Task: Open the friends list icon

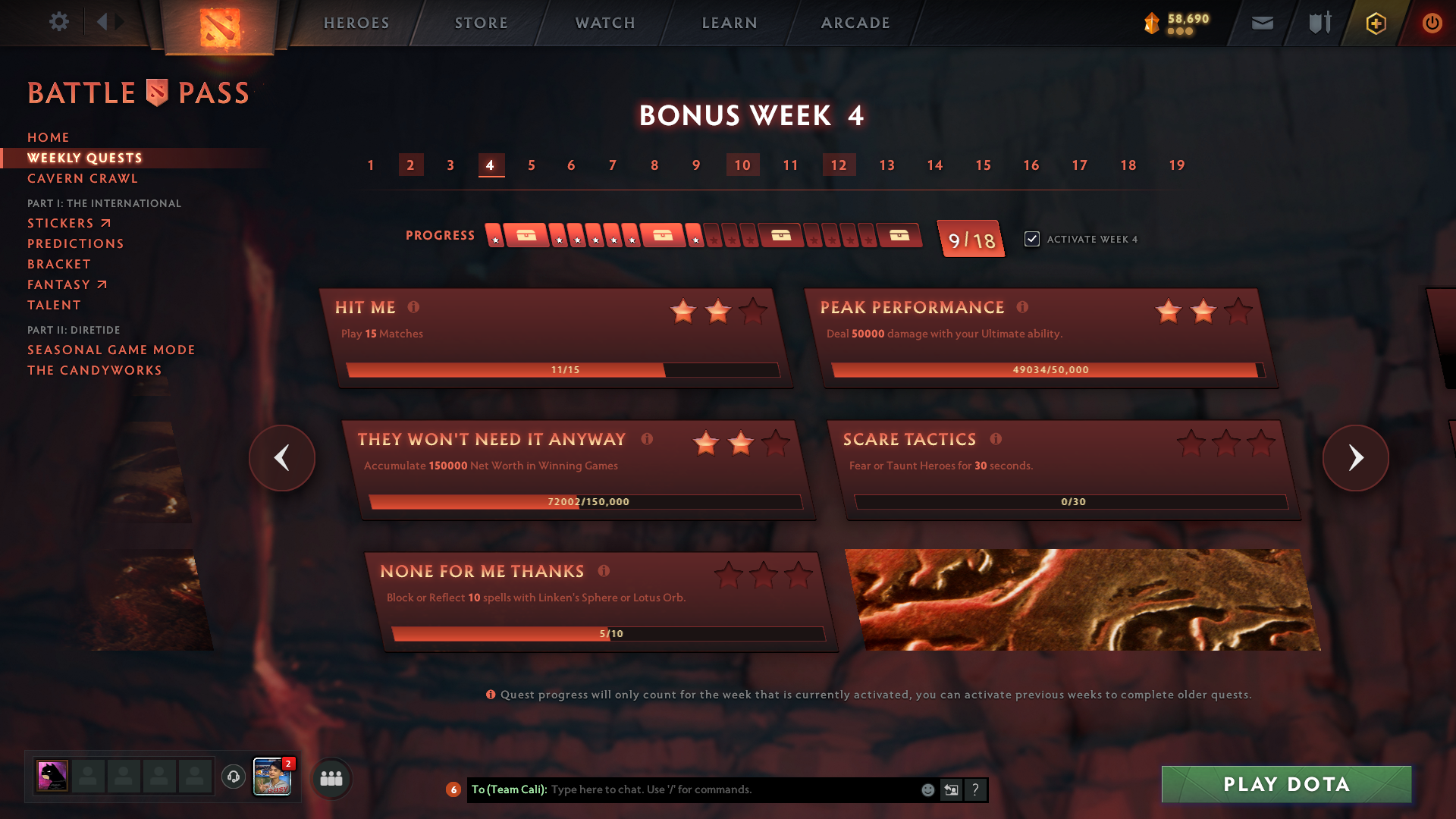Action: point(331,778)
